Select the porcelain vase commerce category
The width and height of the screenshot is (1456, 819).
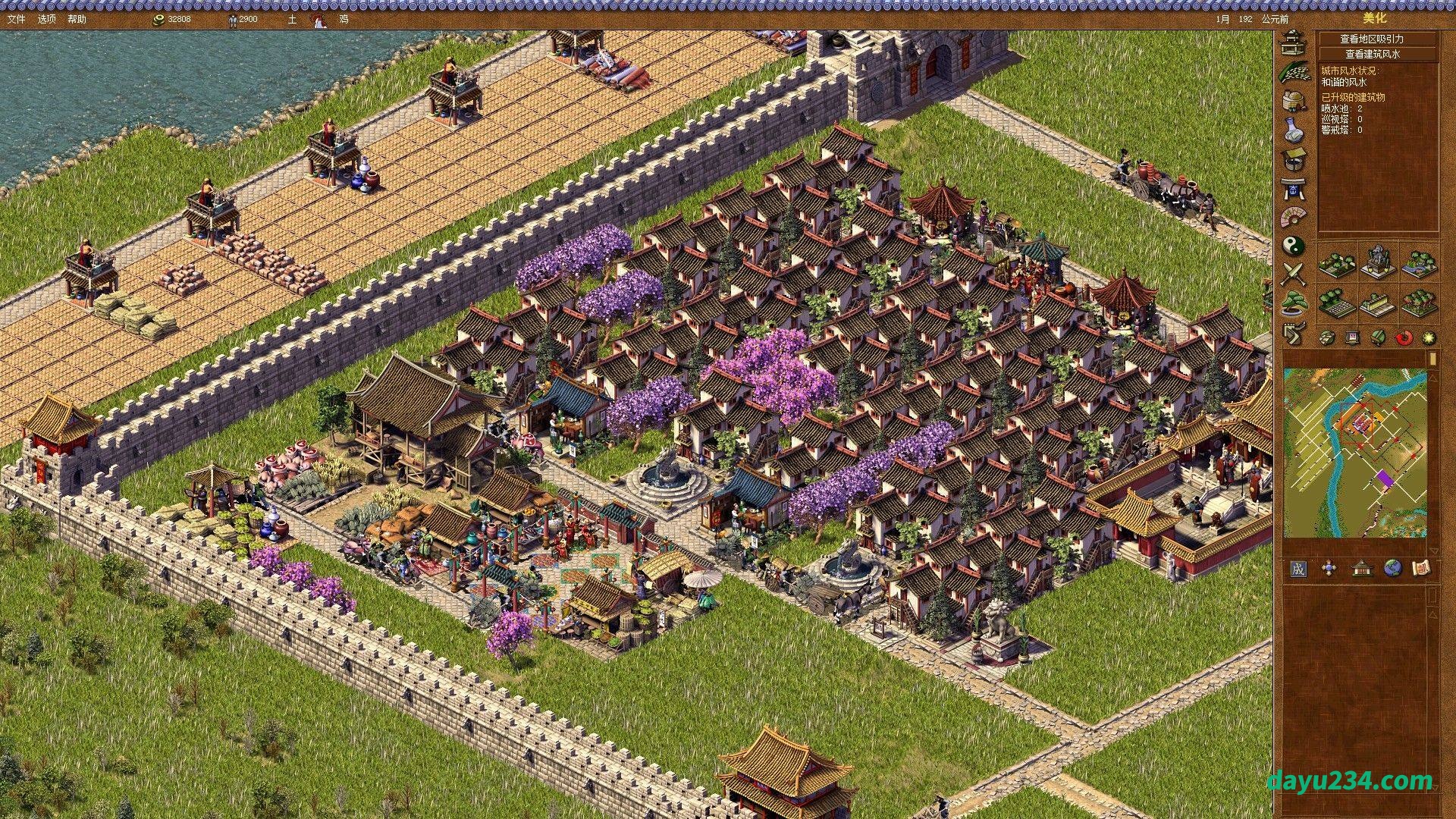(x=1293, y=129)
